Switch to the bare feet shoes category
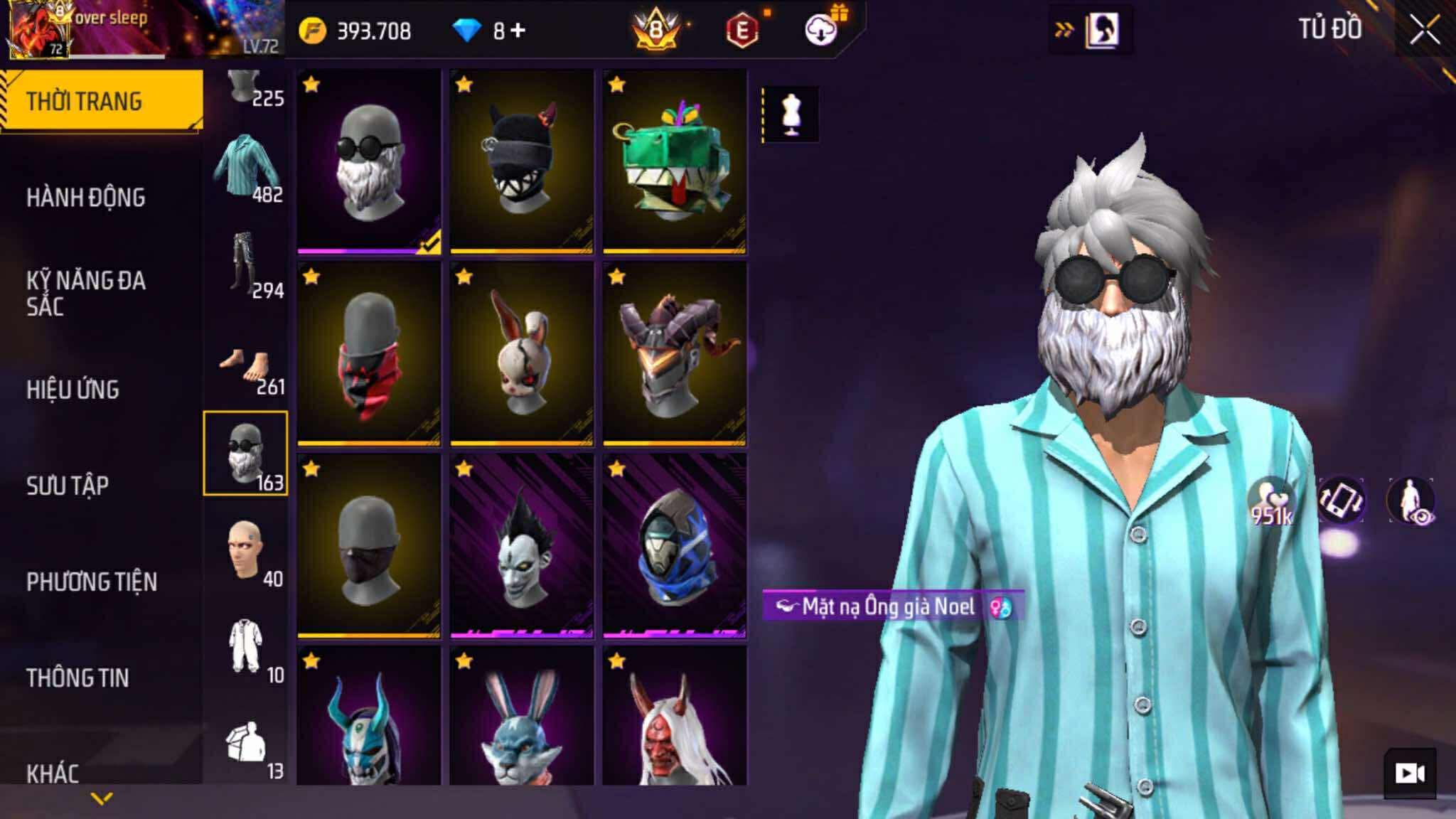Viewport: 1456px width, 819px height. pos(246,368)
